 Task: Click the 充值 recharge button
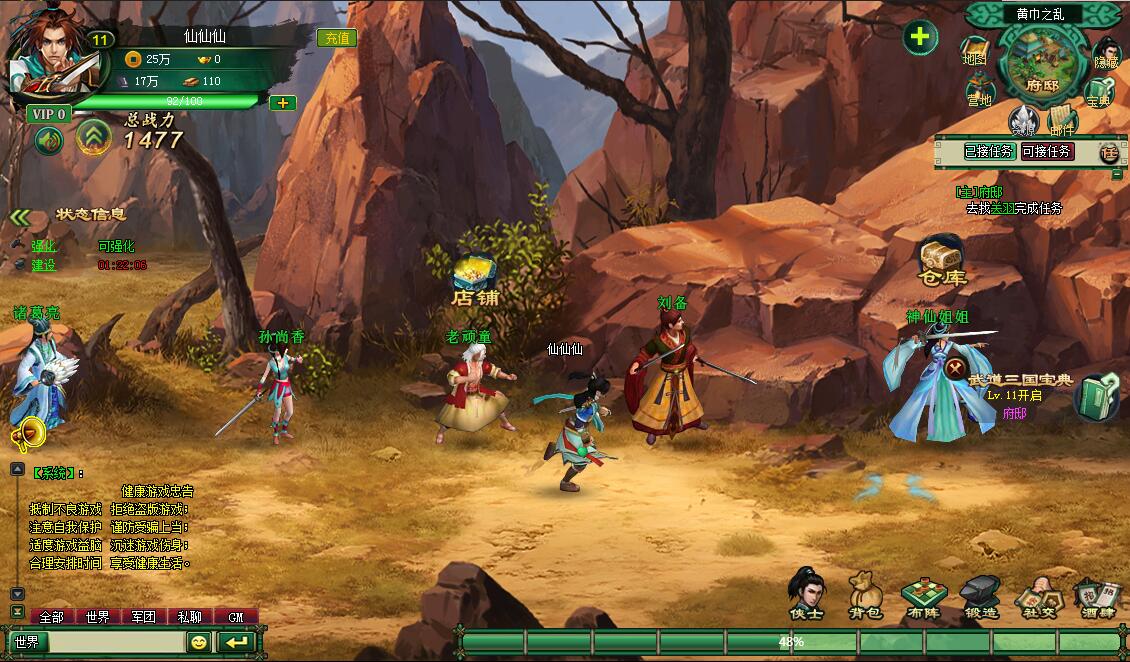[336, 38]
